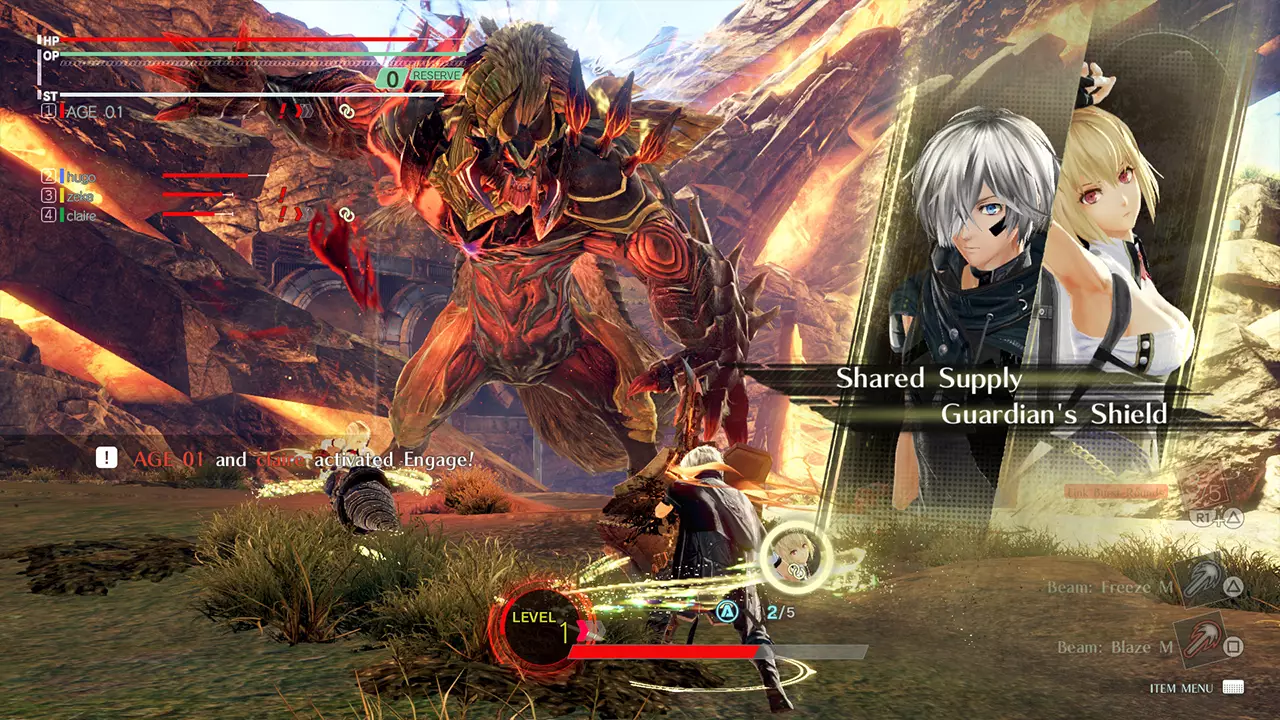Viewport: 1280px width, 720px height.
Task: Click the red Burst gauge bar
Action: (x=665, y=652)
